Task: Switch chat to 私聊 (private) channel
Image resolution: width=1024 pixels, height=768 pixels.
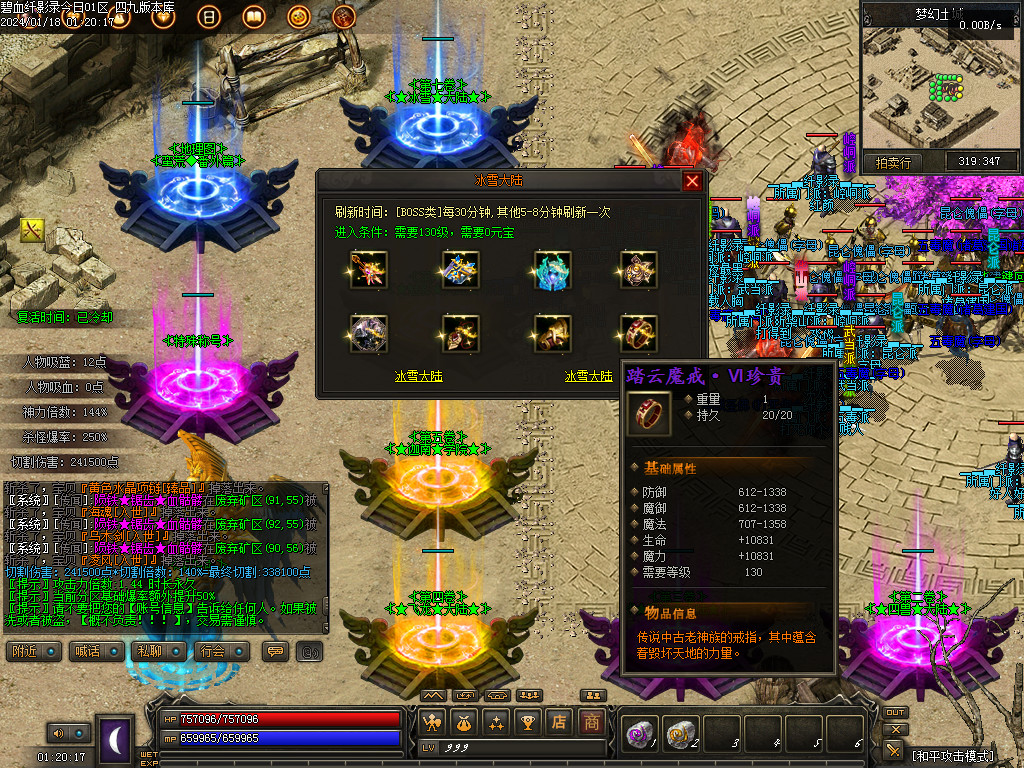Action: tap(153, 651)
